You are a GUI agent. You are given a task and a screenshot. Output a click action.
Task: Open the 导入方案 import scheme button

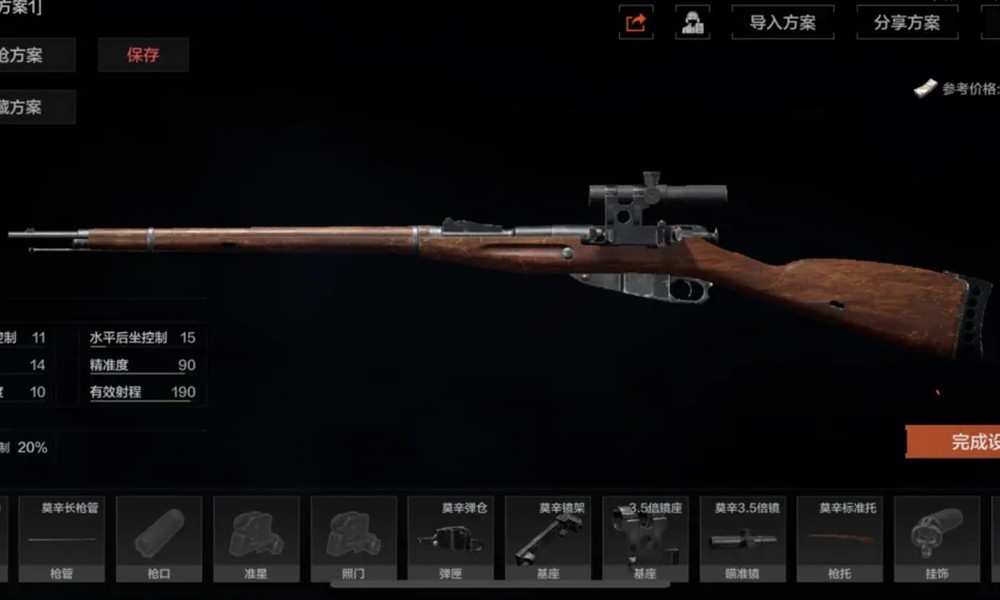click(x=782, y=22)
